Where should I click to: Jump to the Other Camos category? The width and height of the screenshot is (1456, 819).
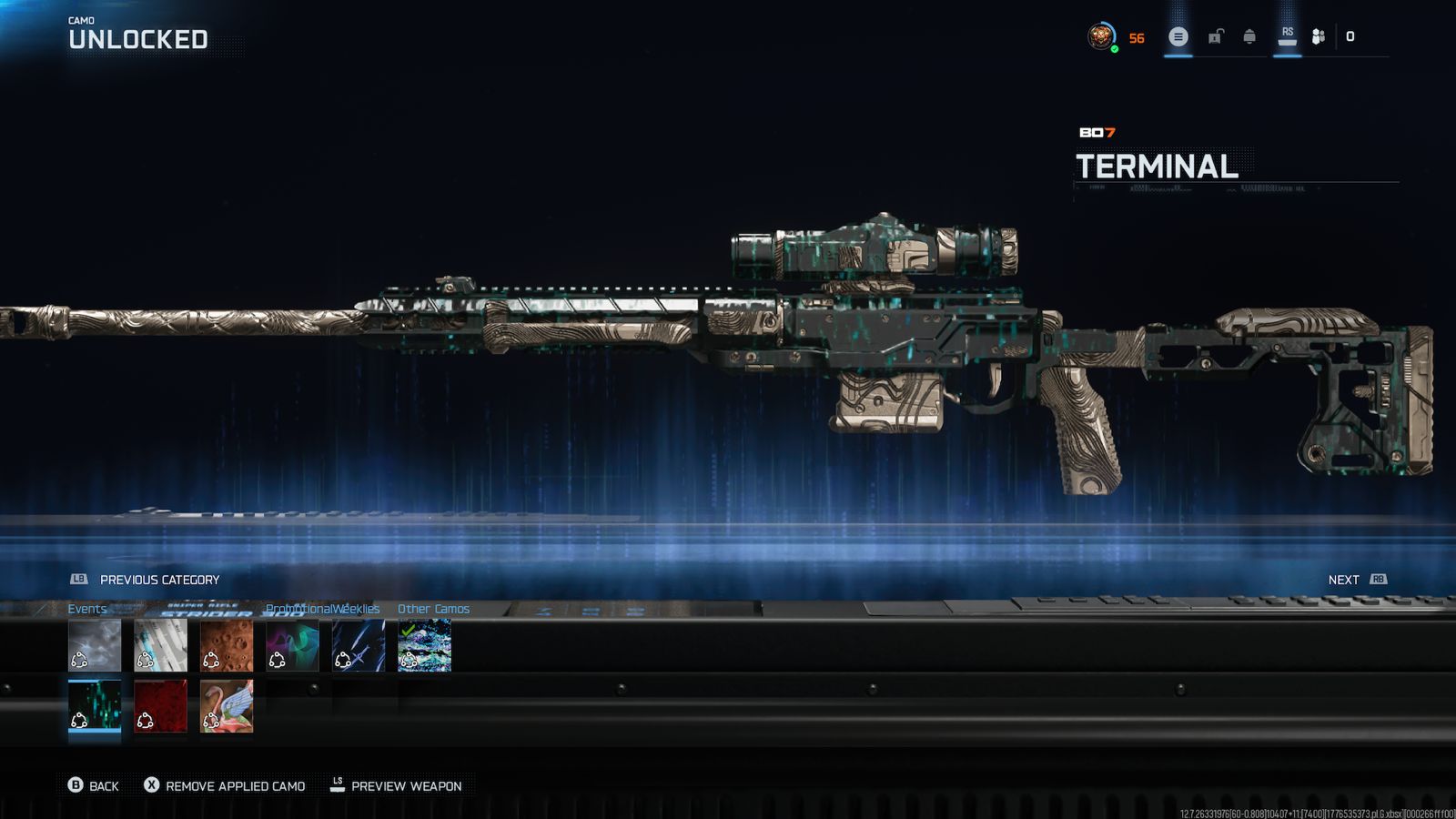pos(433,609)
